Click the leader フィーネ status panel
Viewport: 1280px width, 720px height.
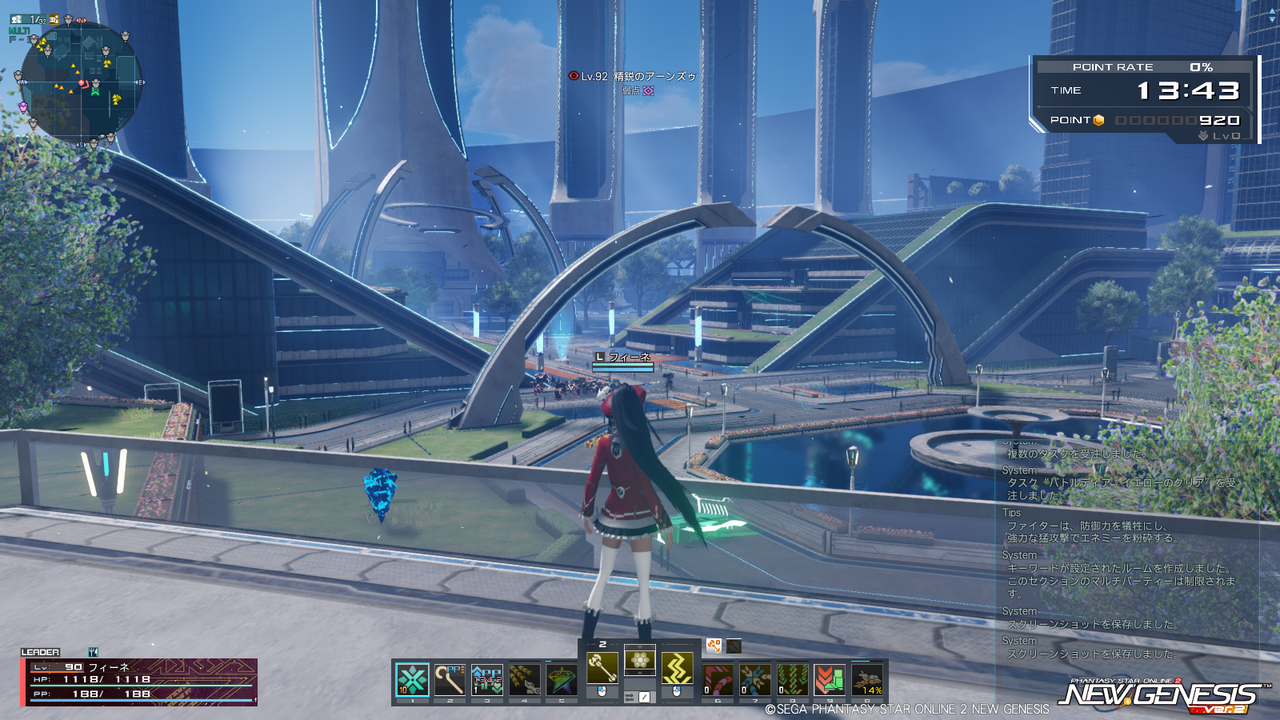139,680
